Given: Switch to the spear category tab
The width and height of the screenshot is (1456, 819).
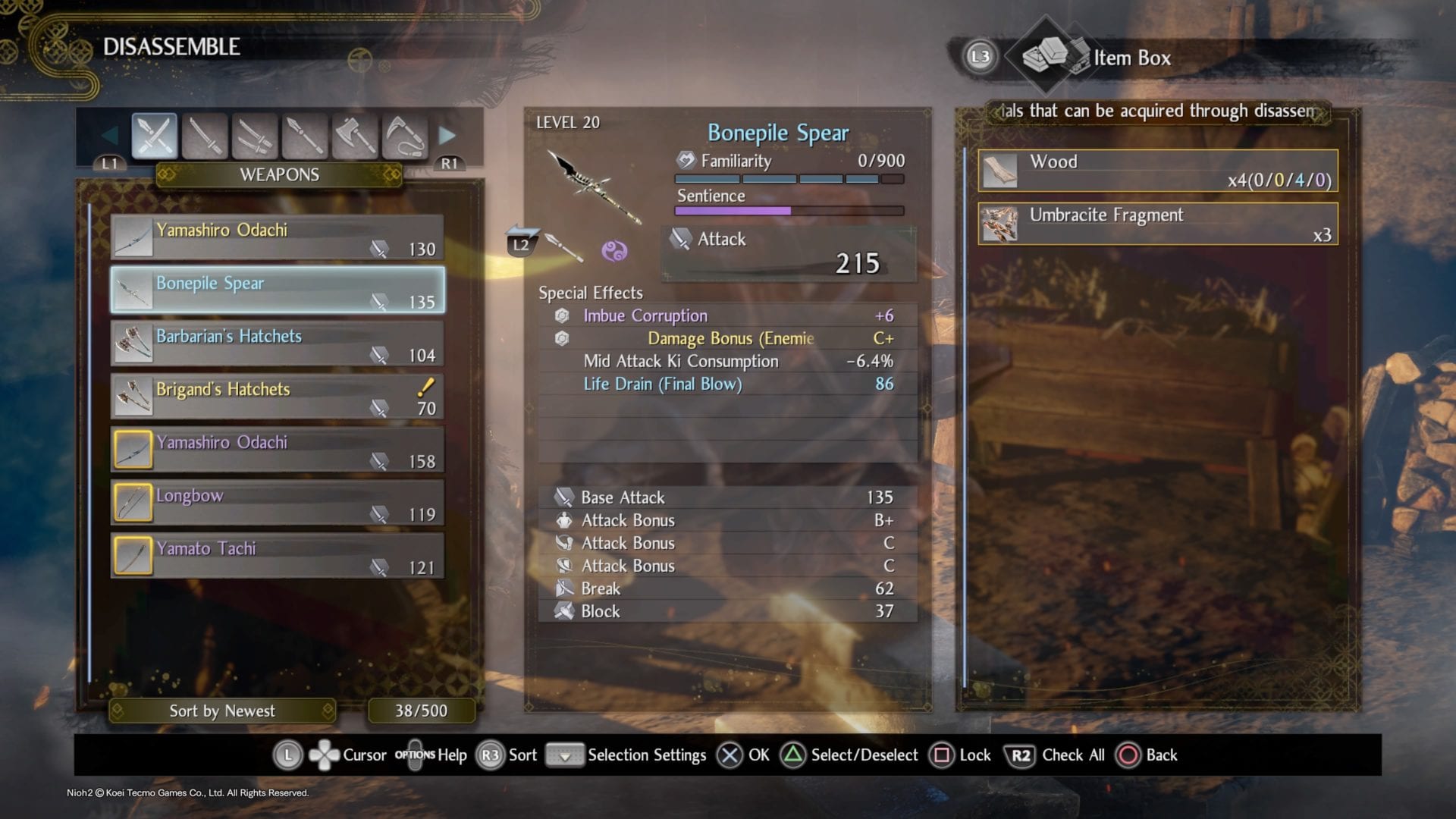Looking at the screenshot, I should pos(305,136).
